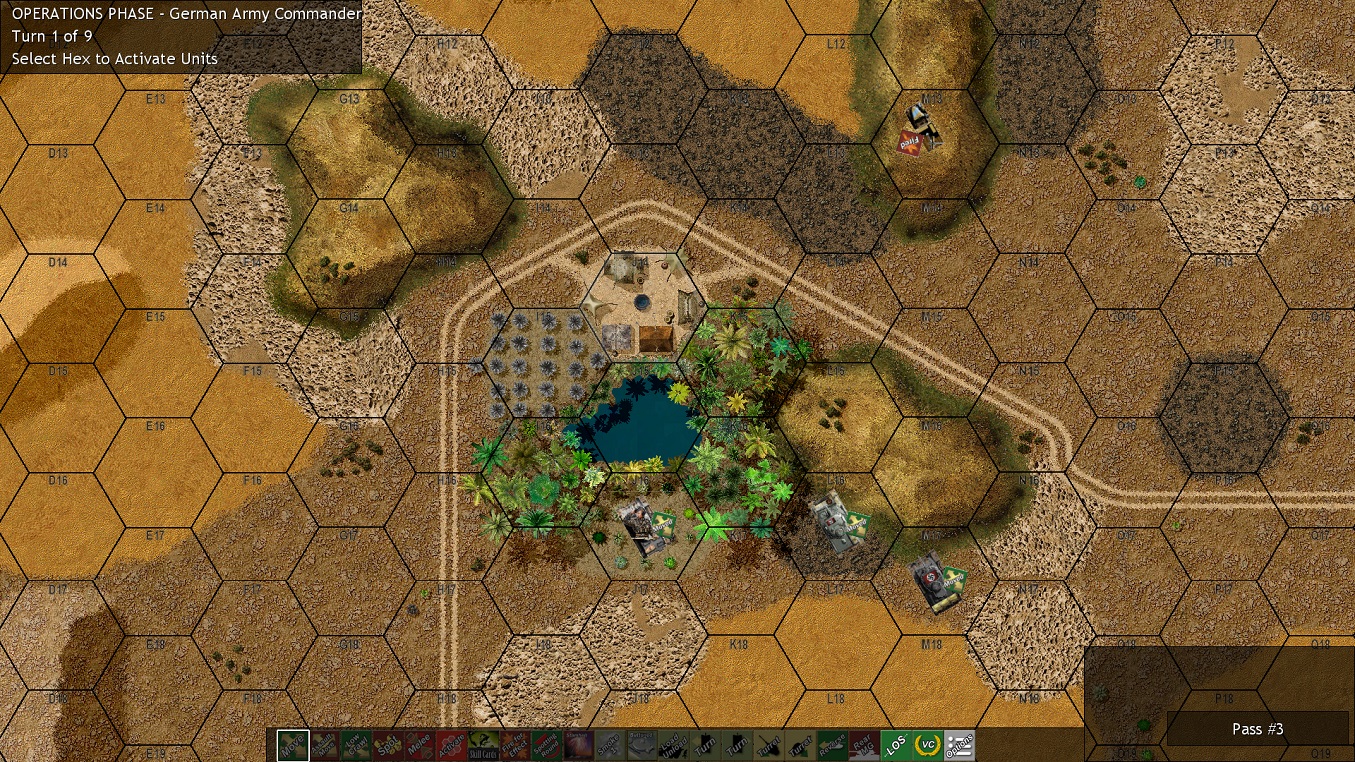Screen dimensions: 1355x762
Task: Select the Activate command icon
Action: coord(450,745)
